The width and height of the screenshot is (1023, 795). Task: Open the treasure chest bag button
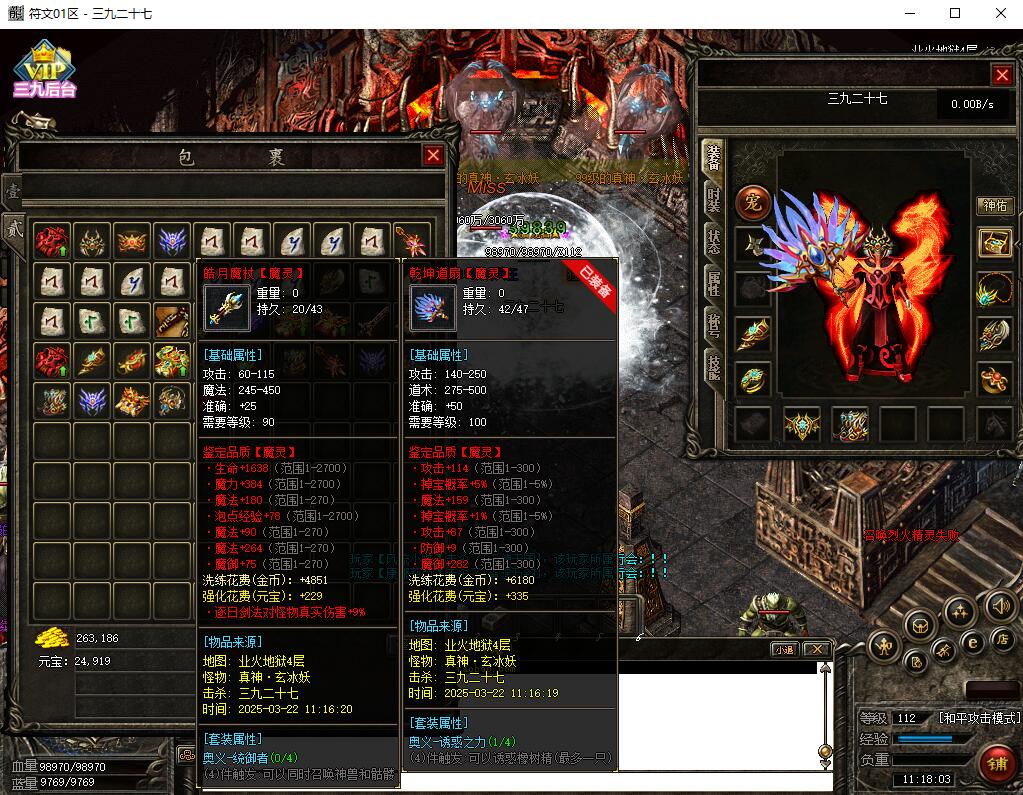[920, 627]
